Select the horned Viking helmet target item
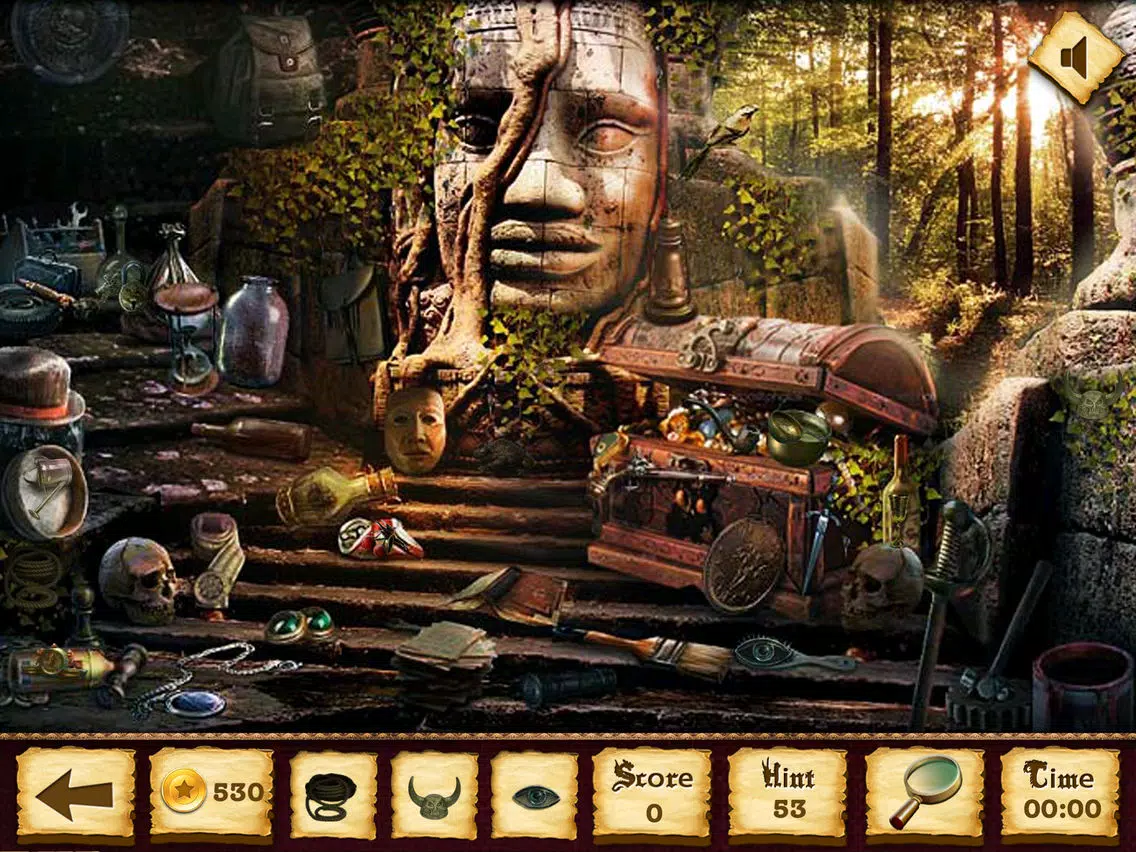Image resolution: width=1136 pixels, height=852 pixels. [x=434, y=796]
